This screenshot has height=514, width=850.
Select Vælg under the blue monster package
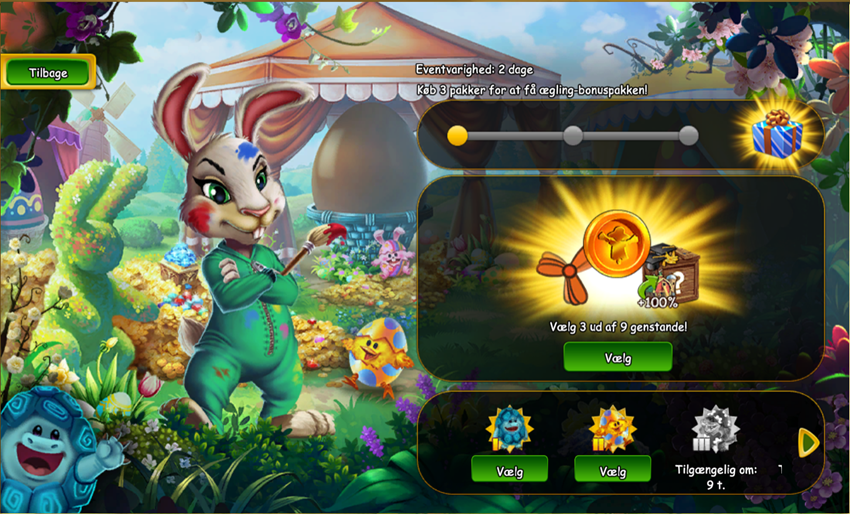(509, 468)
